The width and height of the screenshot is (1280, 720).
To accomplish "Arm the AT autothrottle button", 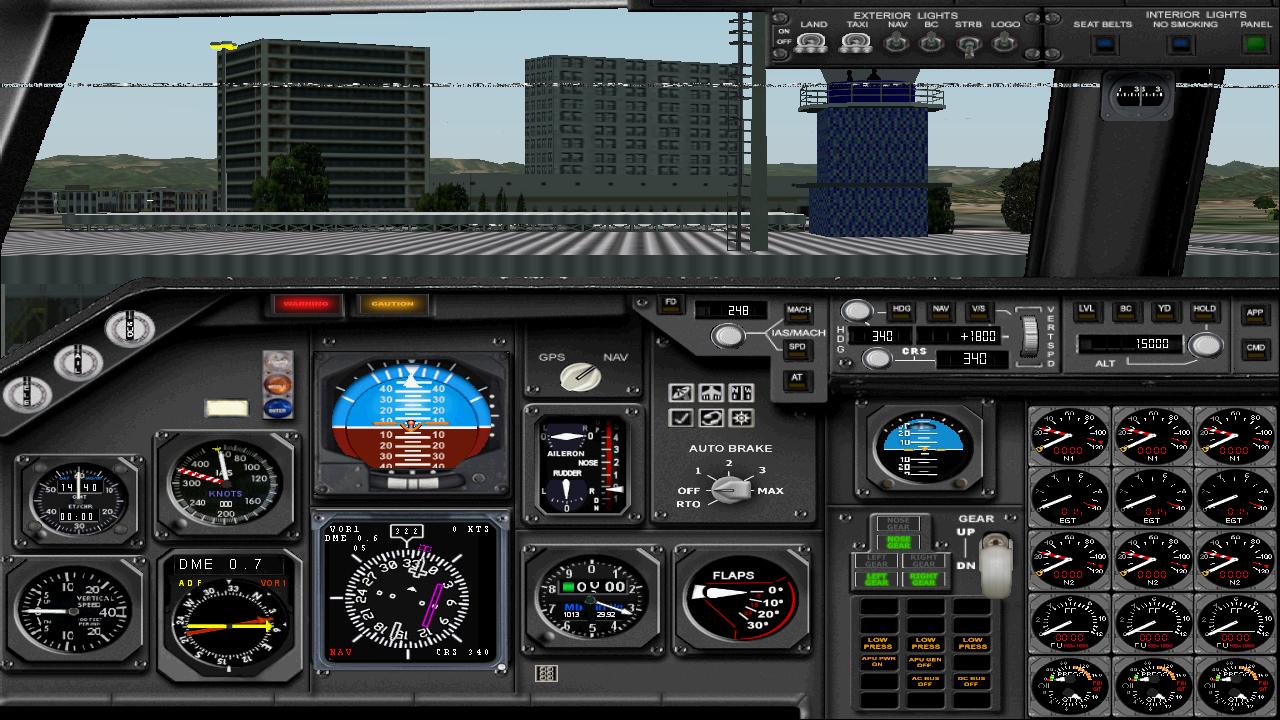I will click(x=797, y=378).
